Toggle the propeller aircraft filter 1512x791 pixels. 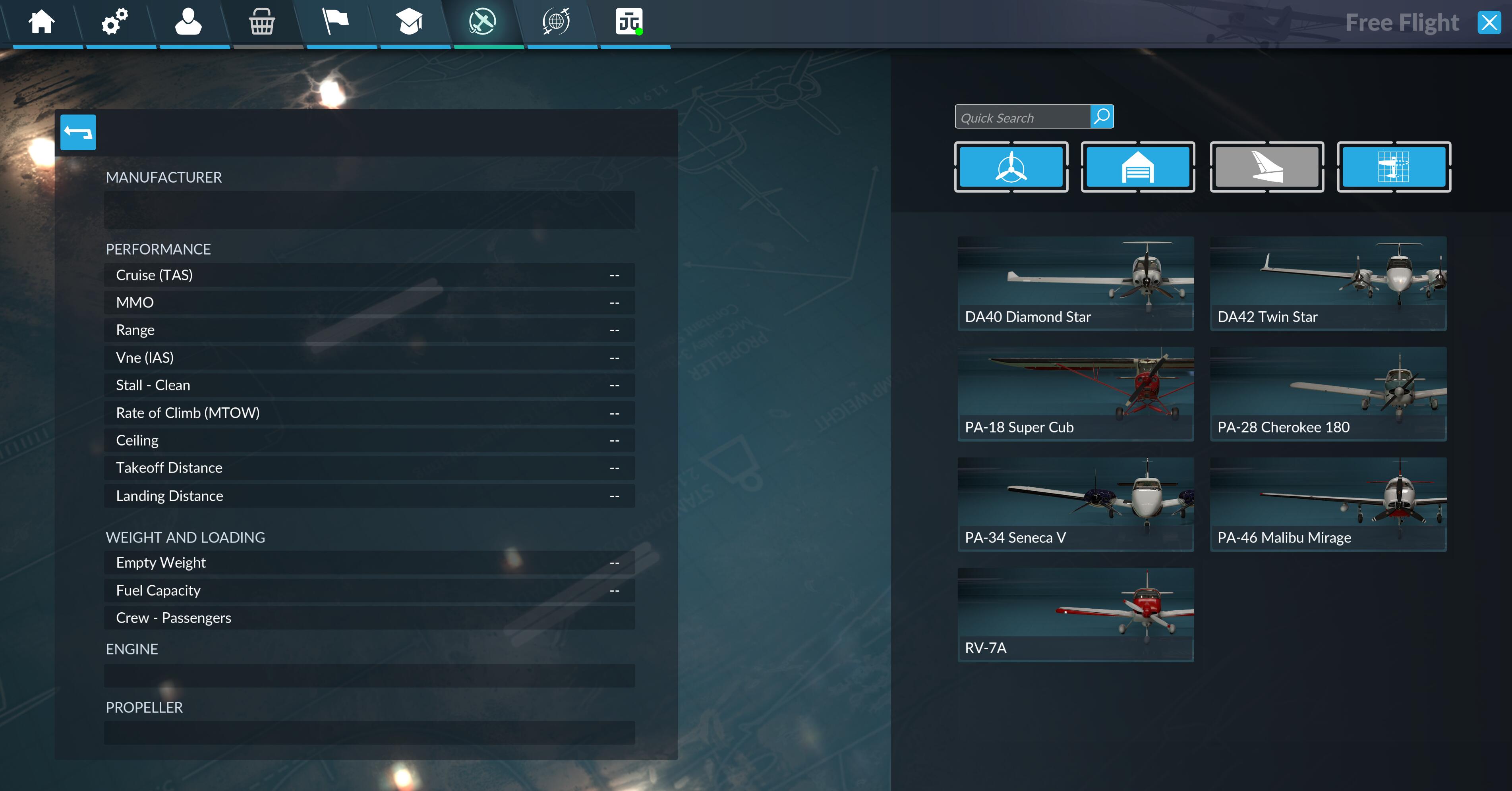[x=1011, y=167]
